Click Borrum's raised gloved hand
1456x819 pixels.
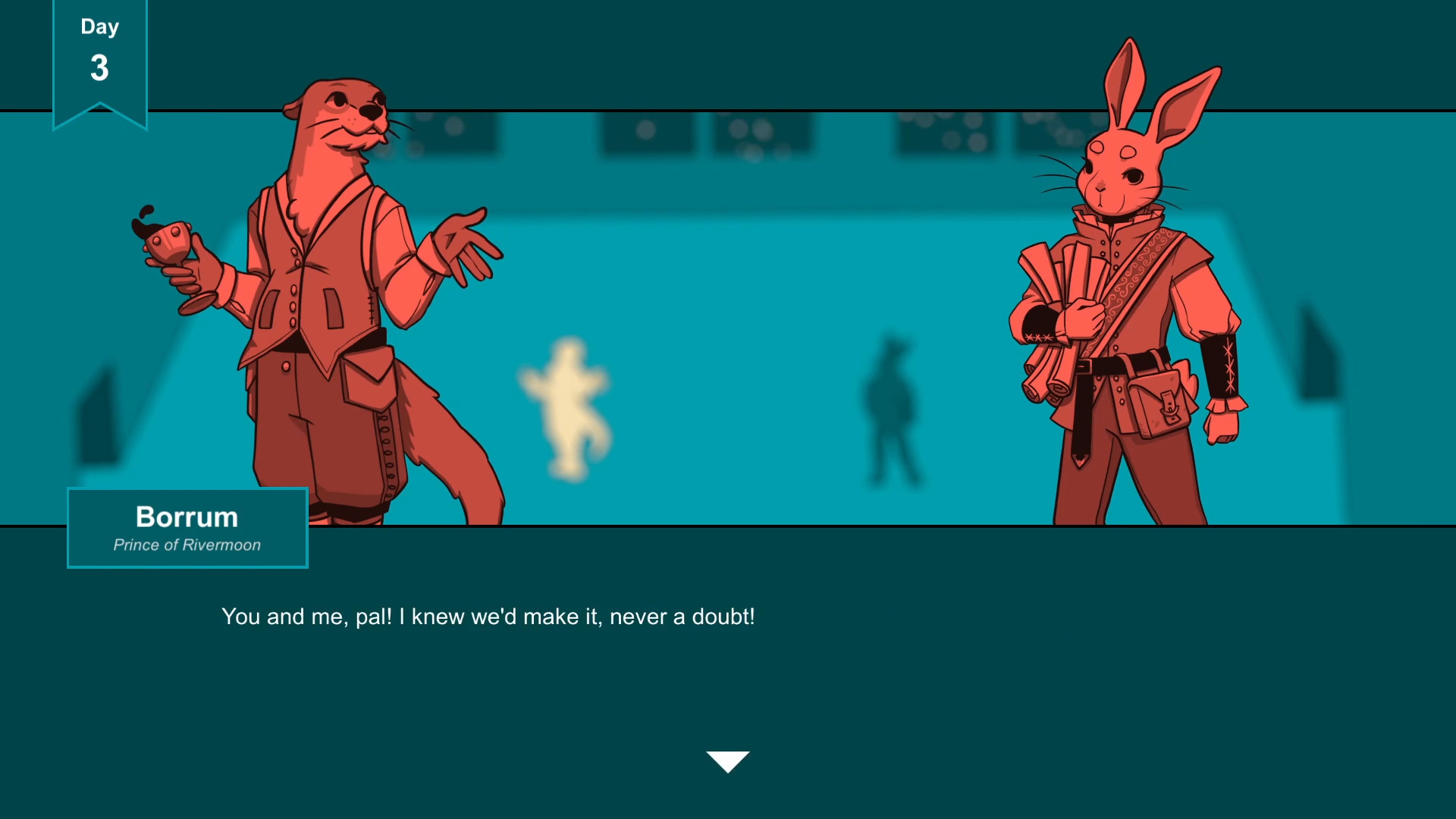tap(463, 243)
